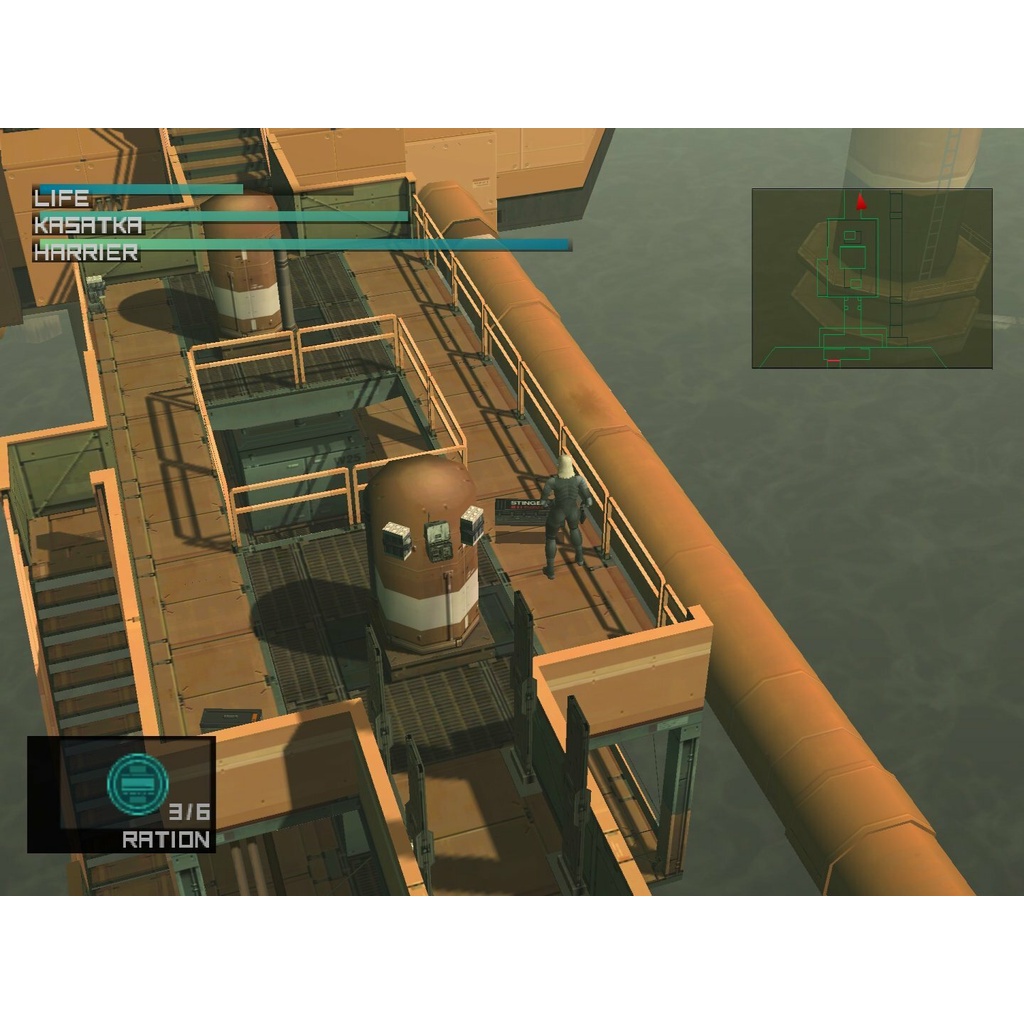Select the Ration item slot
This screenshot has width=1024, height=1024.
point(121,794)
